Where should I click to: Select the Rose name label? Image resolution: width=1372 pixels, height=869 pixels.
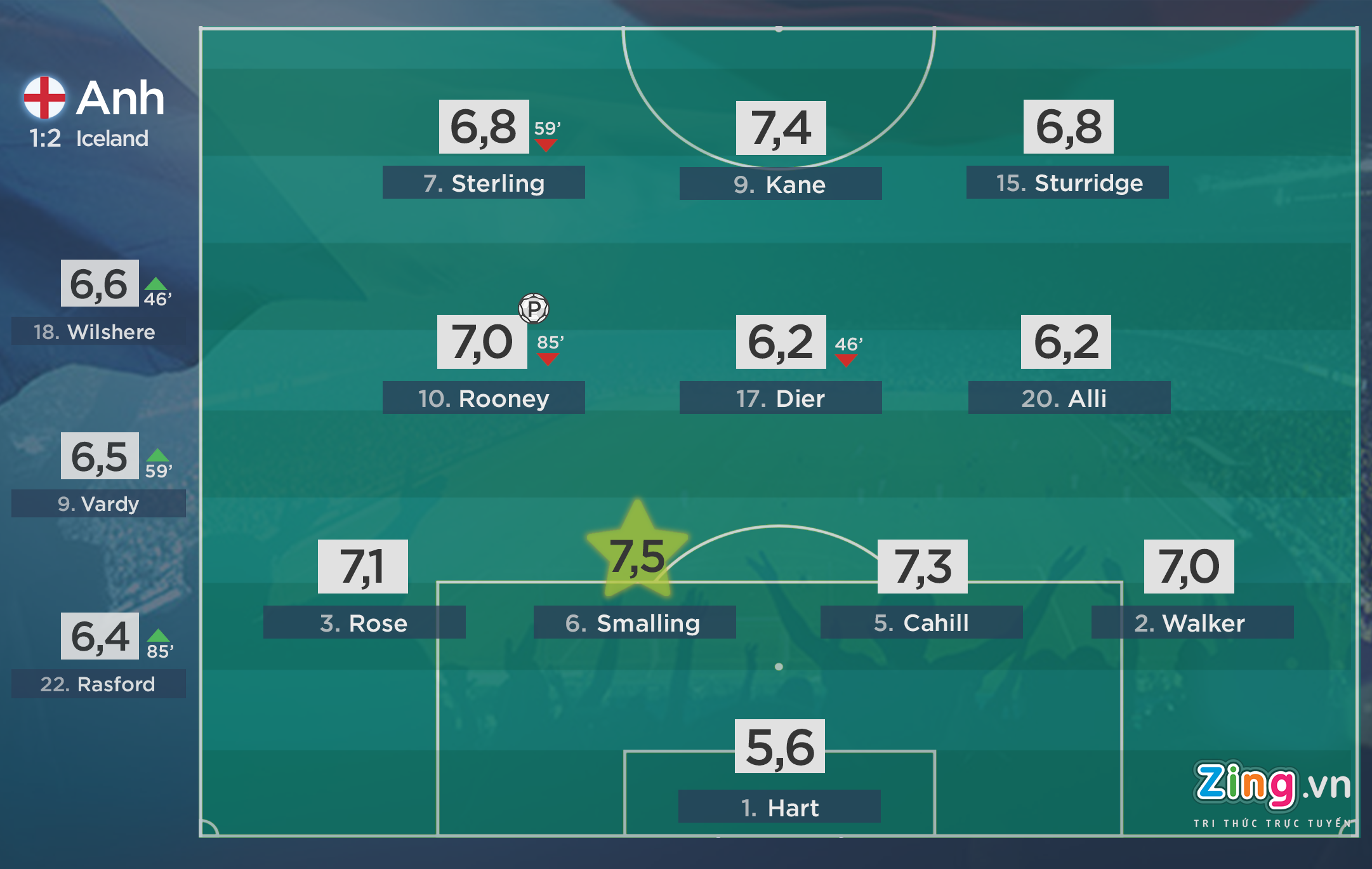[x=364, y=623]
